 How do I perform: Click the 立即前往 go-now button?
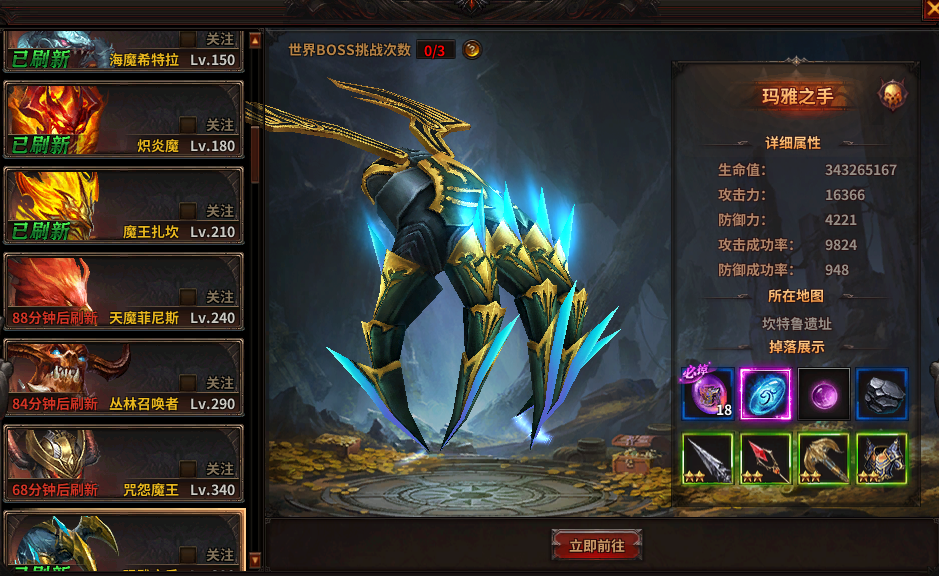click(x=596, y=546)
